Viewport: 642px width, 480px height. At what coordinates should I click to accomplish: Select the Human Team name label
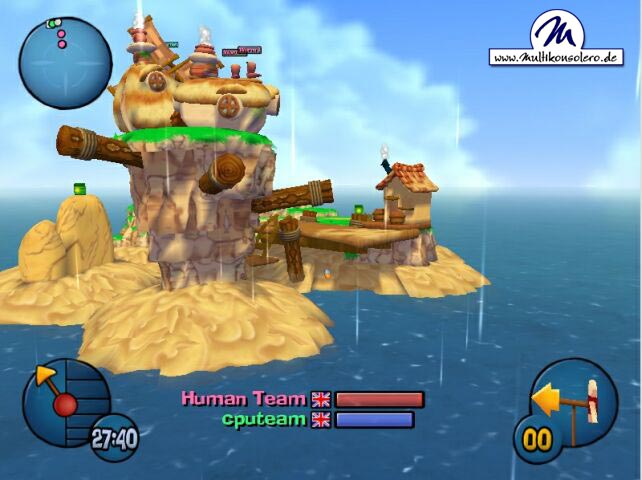[244, 398]
